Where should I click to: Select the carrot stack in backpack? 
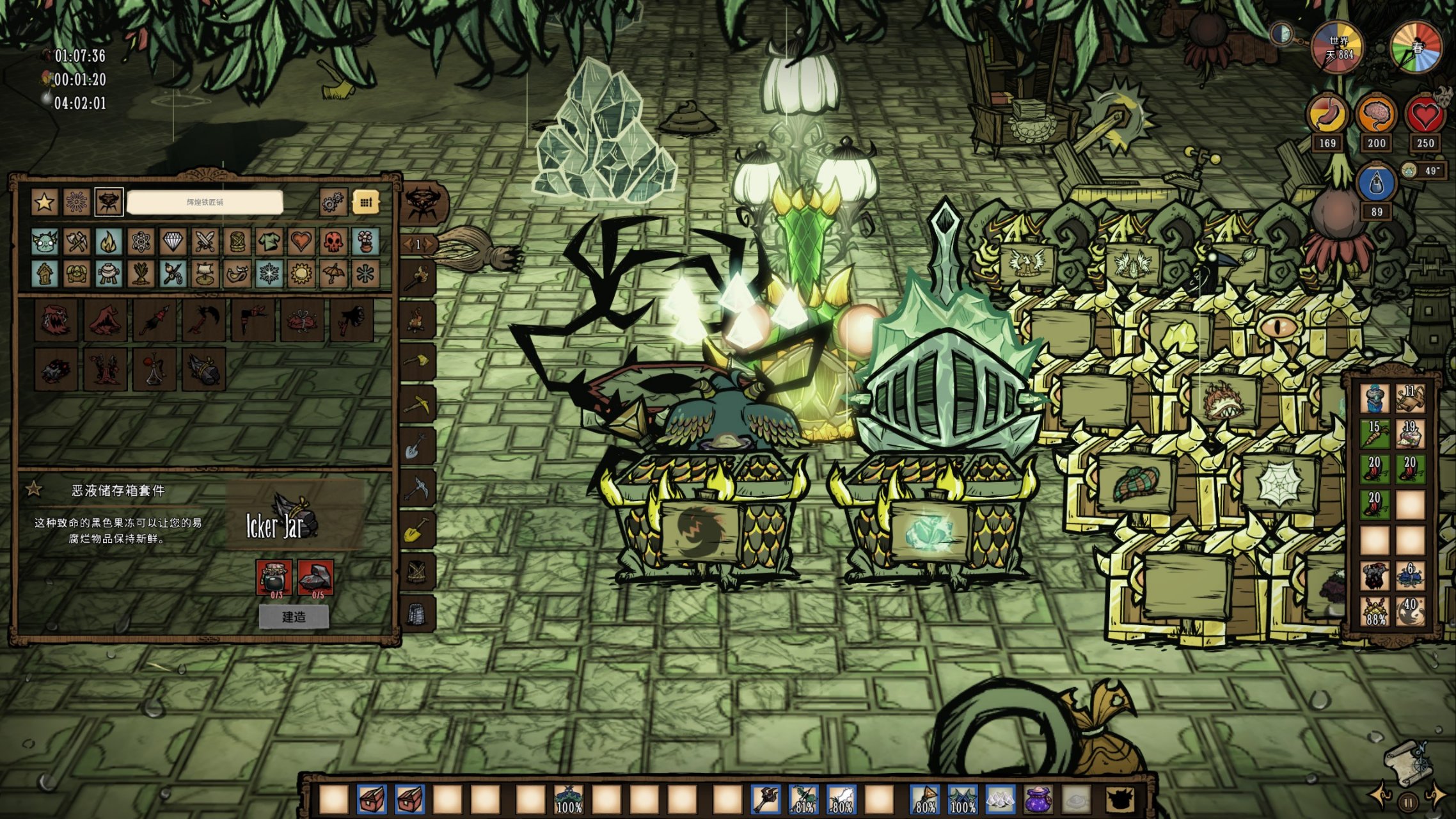1375,433
